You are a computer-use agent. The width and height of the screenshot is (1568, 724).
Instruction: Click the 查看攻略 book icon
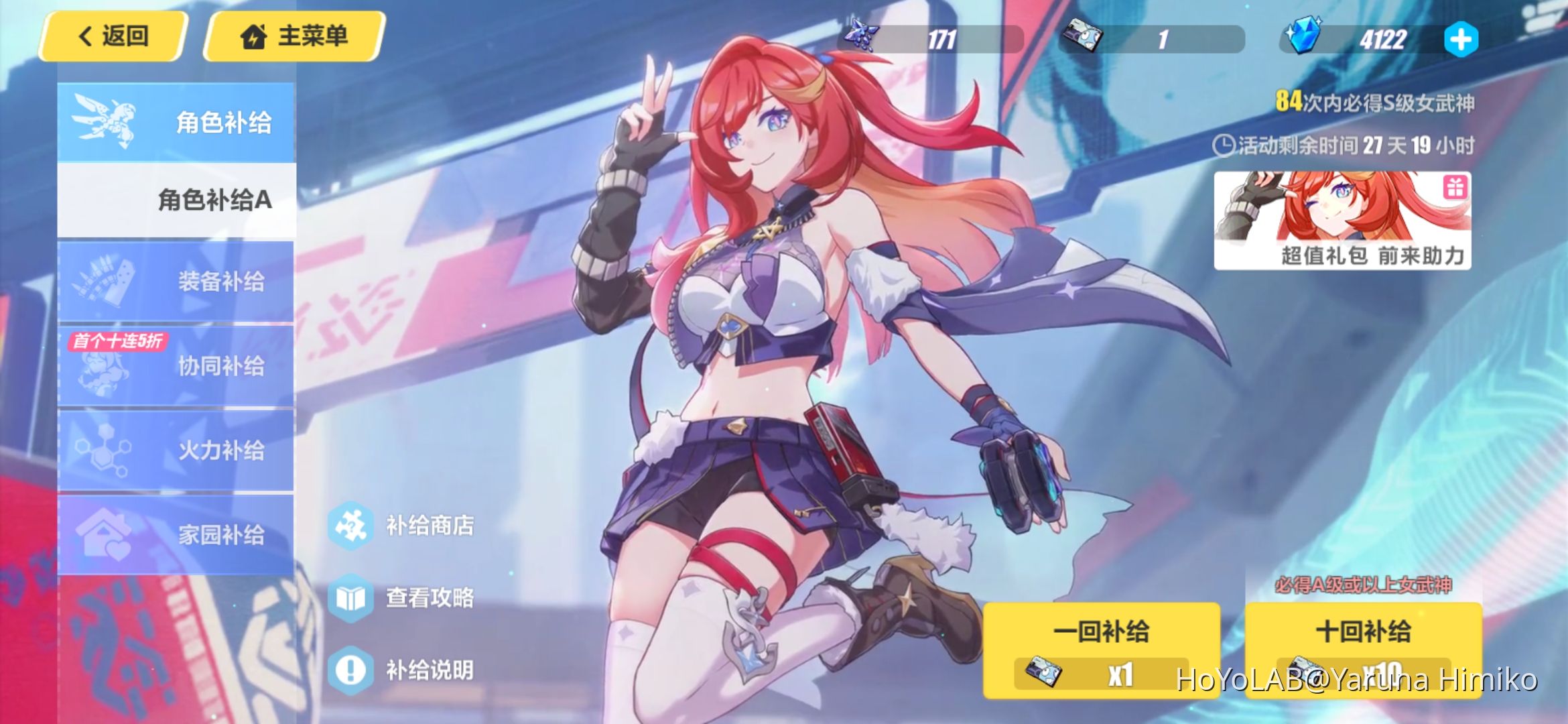pos(350,599)
